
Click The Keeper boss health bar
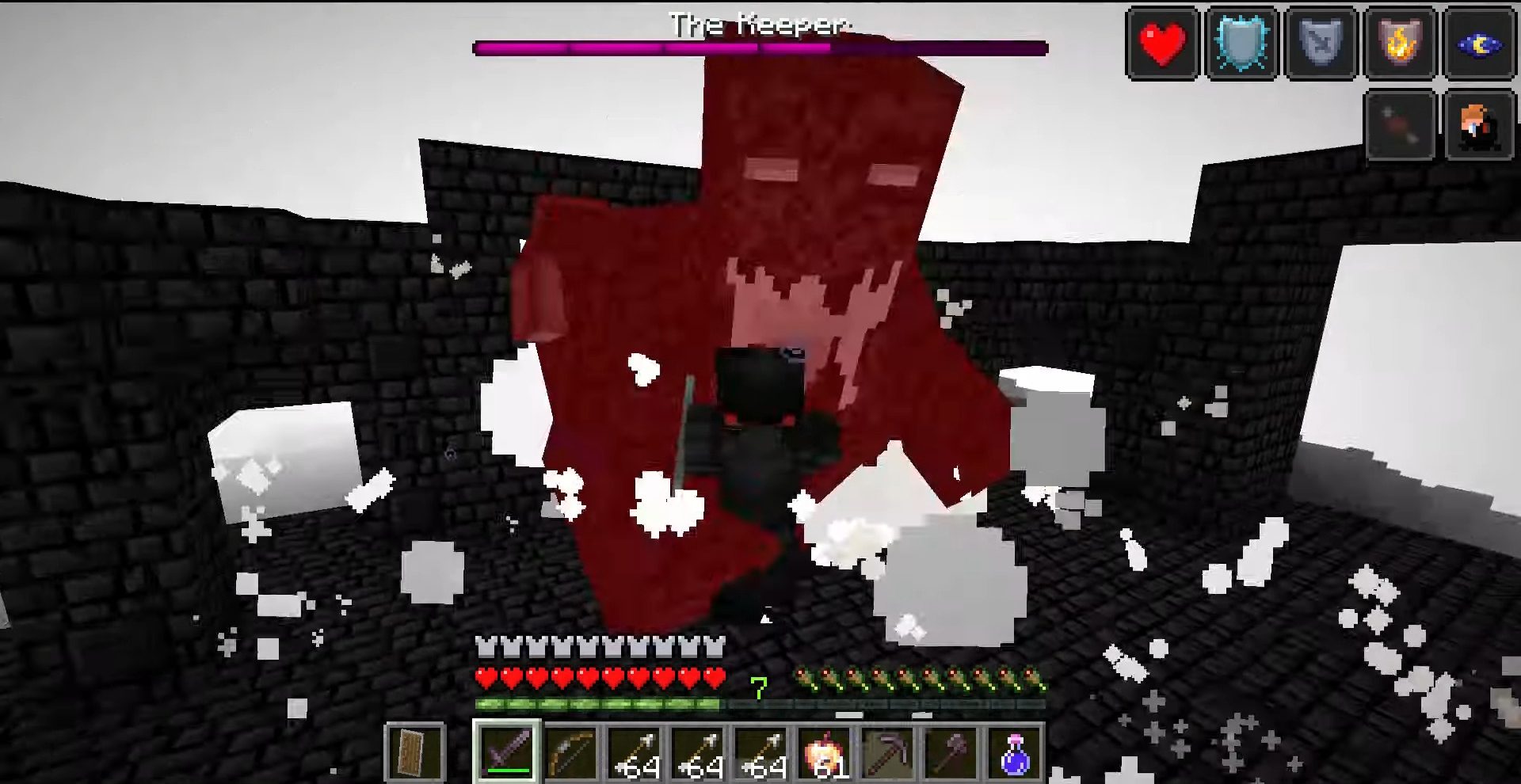pos(760,48)
